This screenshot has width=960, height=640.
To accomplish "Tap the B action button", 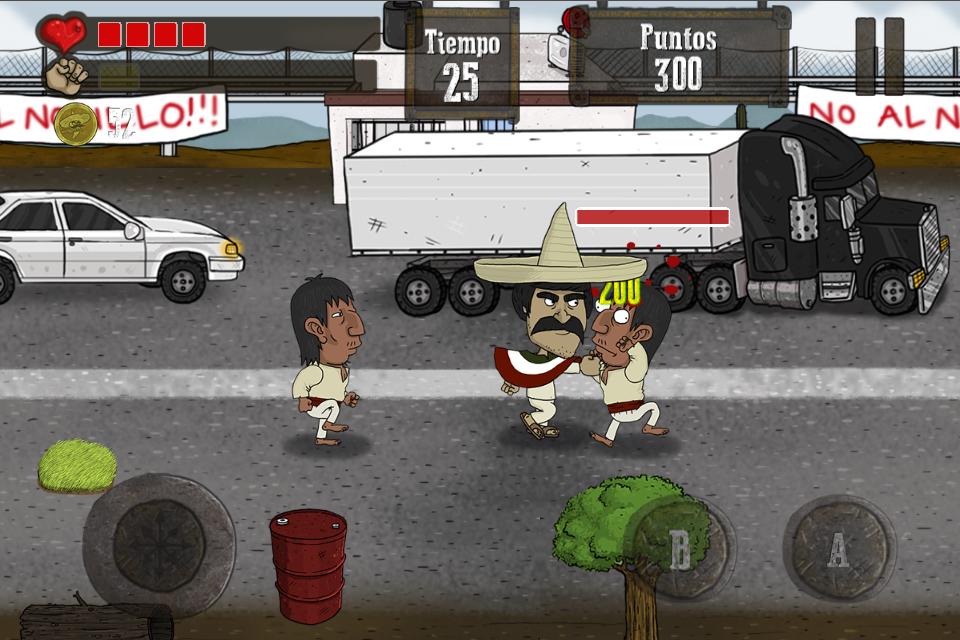I will (x=680, y=549).
